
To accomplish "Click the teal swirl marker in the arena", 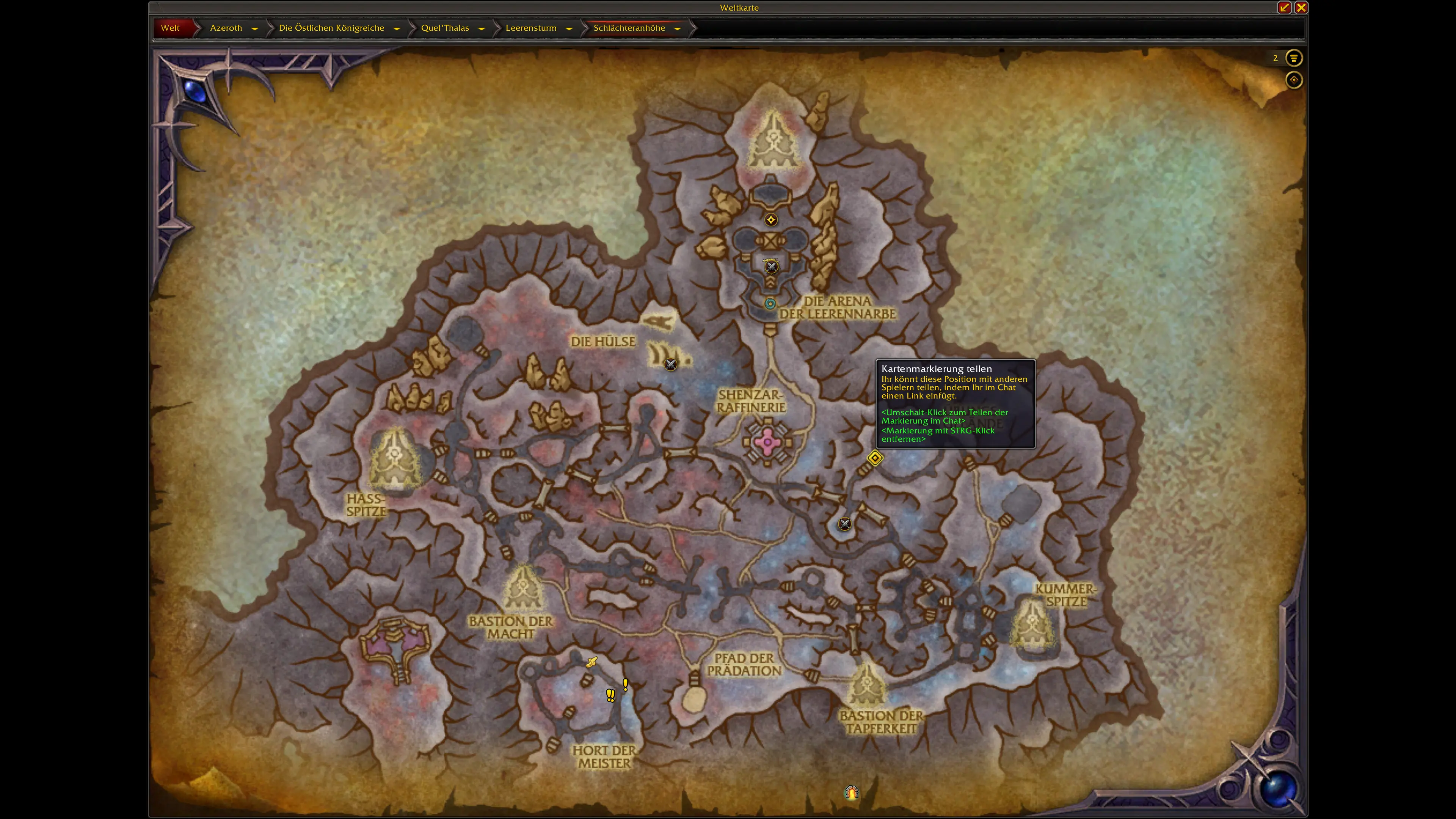I will tap(770, 303).
